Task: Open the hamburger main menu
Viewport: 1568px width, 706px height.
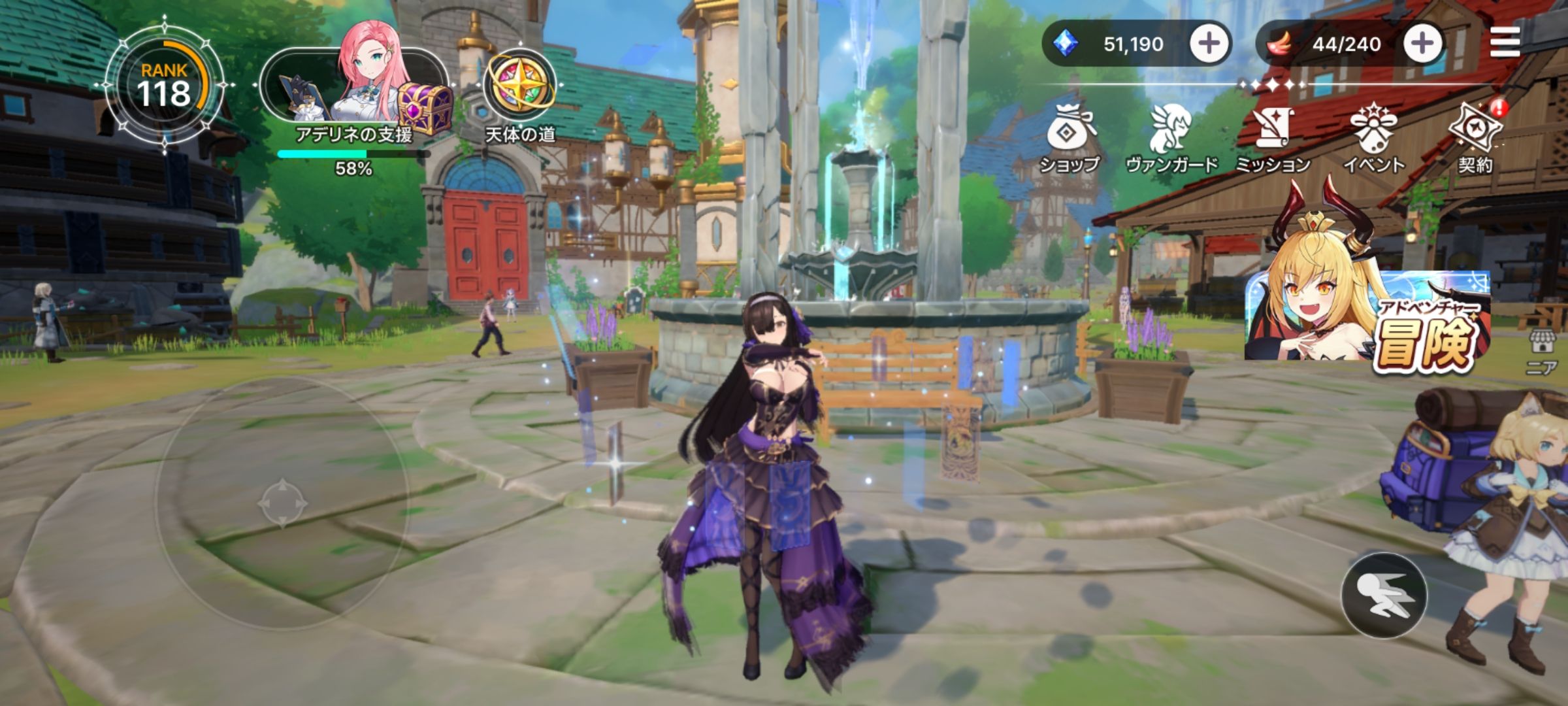Action: click(x=1505, y=43)
